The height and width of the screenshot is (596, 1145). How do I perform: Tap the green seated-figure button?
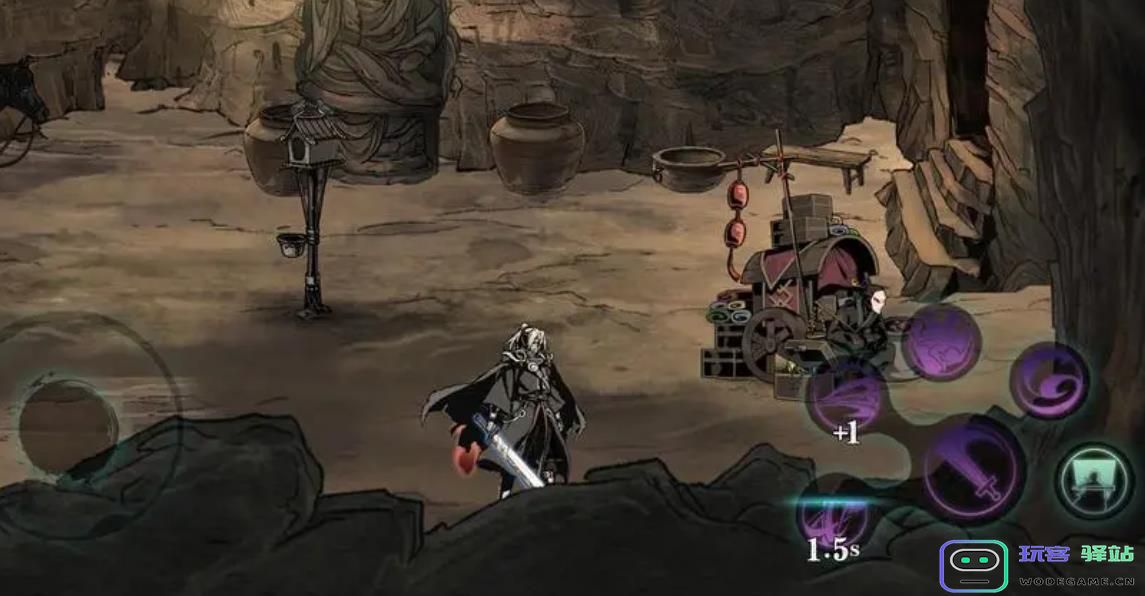point(1094,481)
